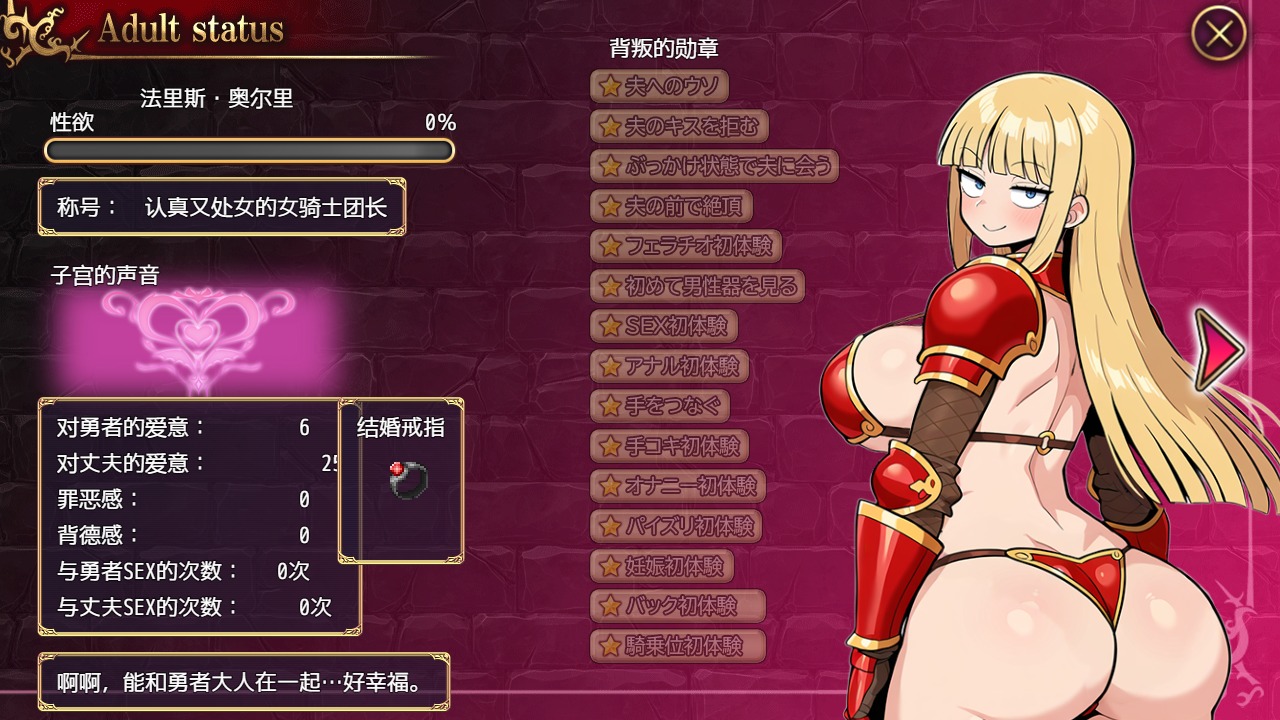Choose the 夫の前で絶頂 medal entry
This screenshot has width=1280, height=720.
click(x=671, y=206)
